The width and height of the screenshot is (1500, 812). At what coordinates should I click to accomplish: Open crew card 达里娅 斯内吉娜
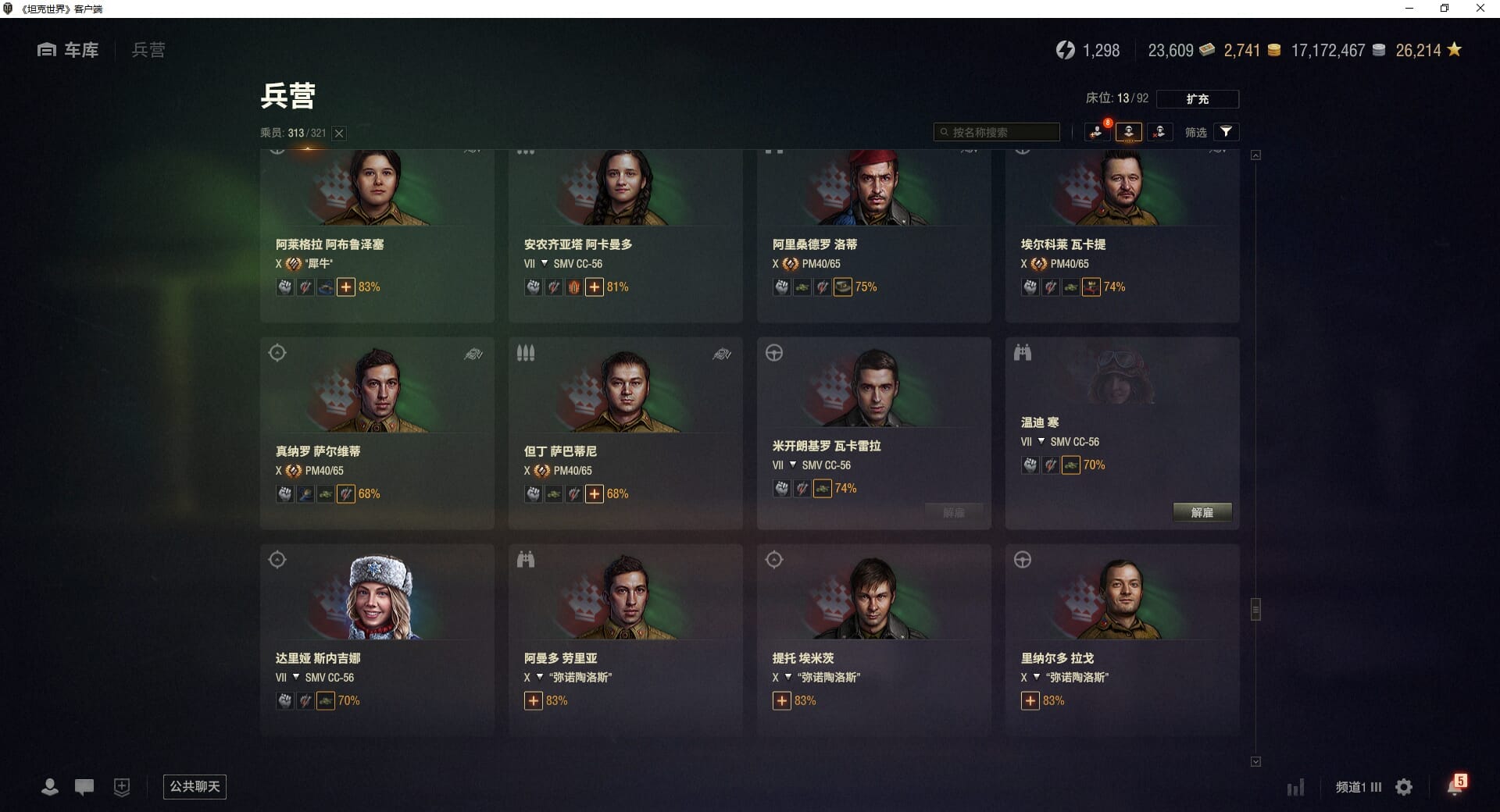tap(377, 640)
